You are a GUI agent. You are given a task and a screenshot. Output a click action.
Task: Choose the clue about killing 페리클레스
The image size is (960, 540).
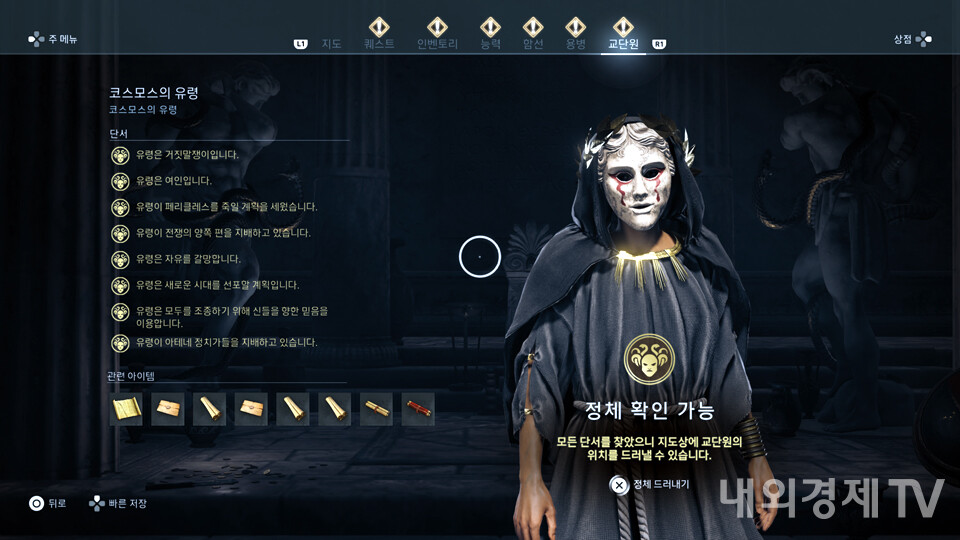pyautogui.click(x=226, y=207)
